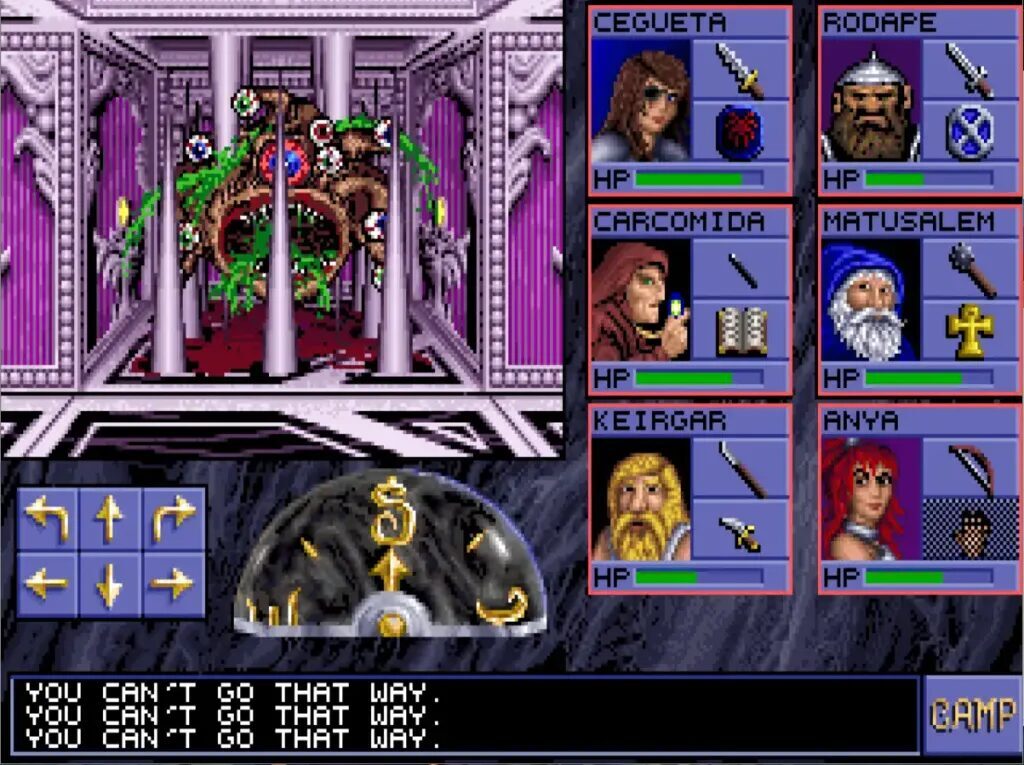Select Rodape's dwarf portrait
This screenshot has height=765, width=1024.
[x=869, y=101]
